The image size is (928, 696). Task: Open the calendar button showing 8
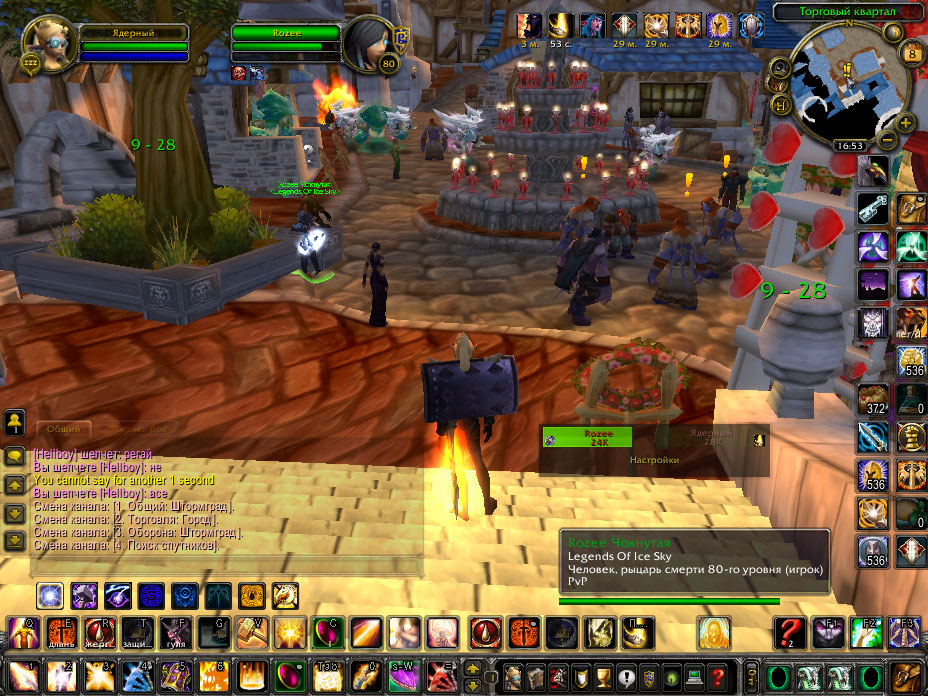click(911, 53)
